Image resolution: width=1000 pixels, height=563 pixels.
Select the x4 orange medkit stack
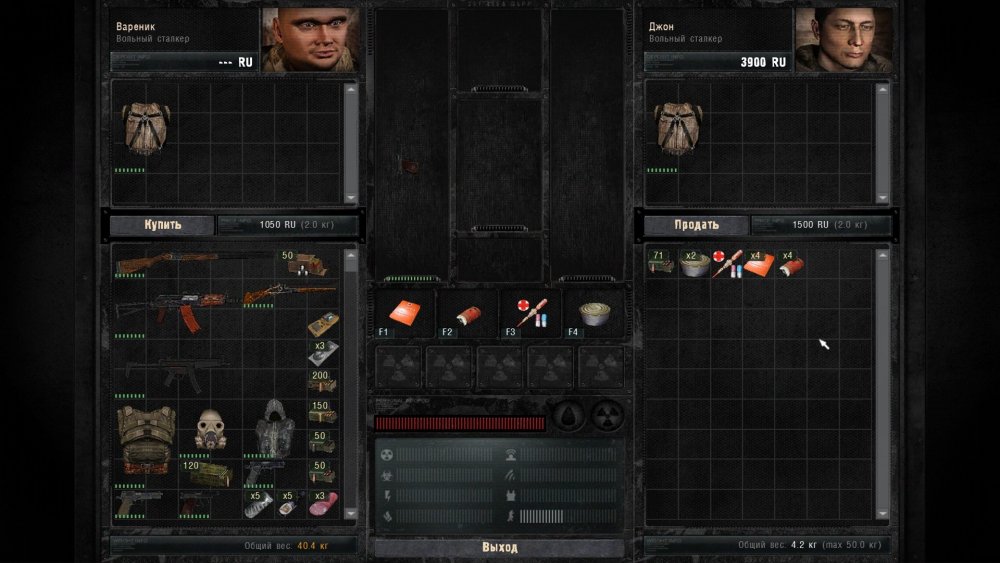(x=759, y=264)
